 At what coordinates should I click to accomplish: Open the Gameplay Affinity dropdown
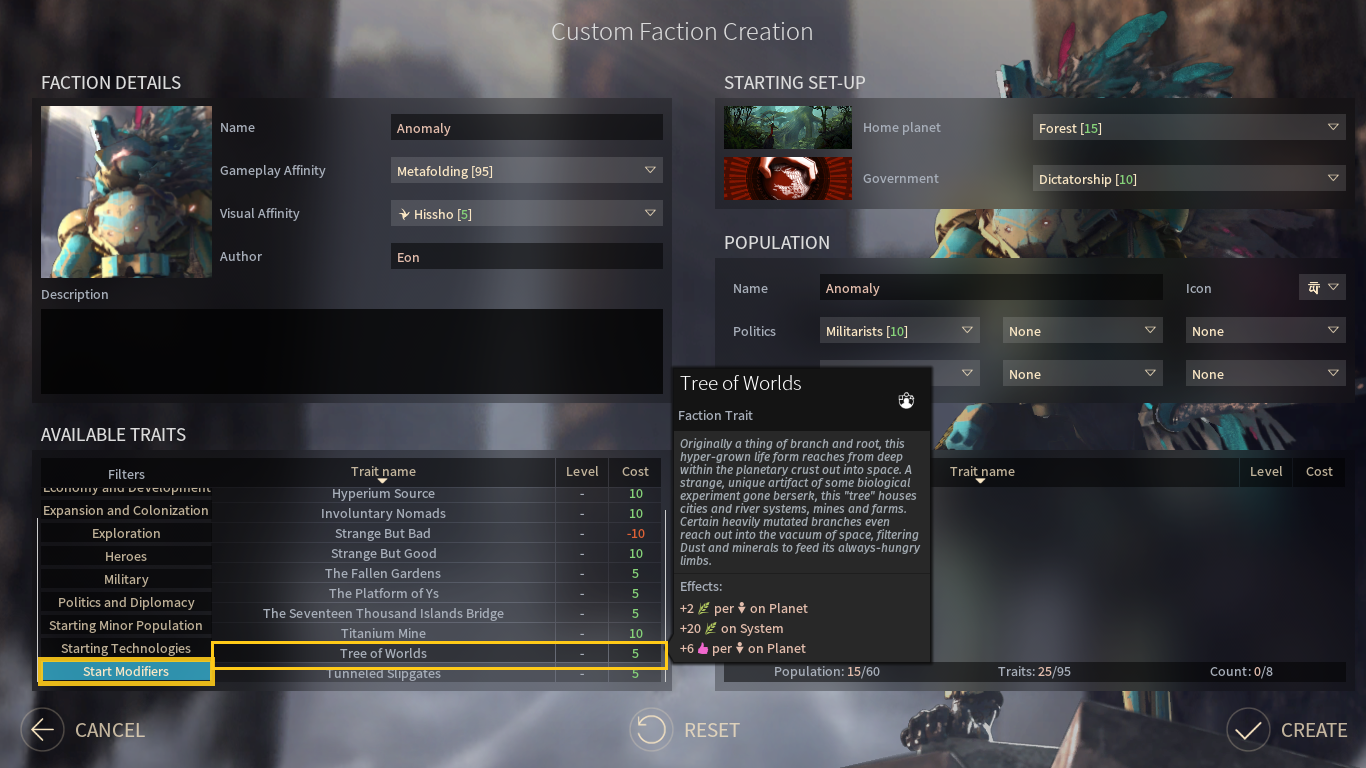click(526, 171)
